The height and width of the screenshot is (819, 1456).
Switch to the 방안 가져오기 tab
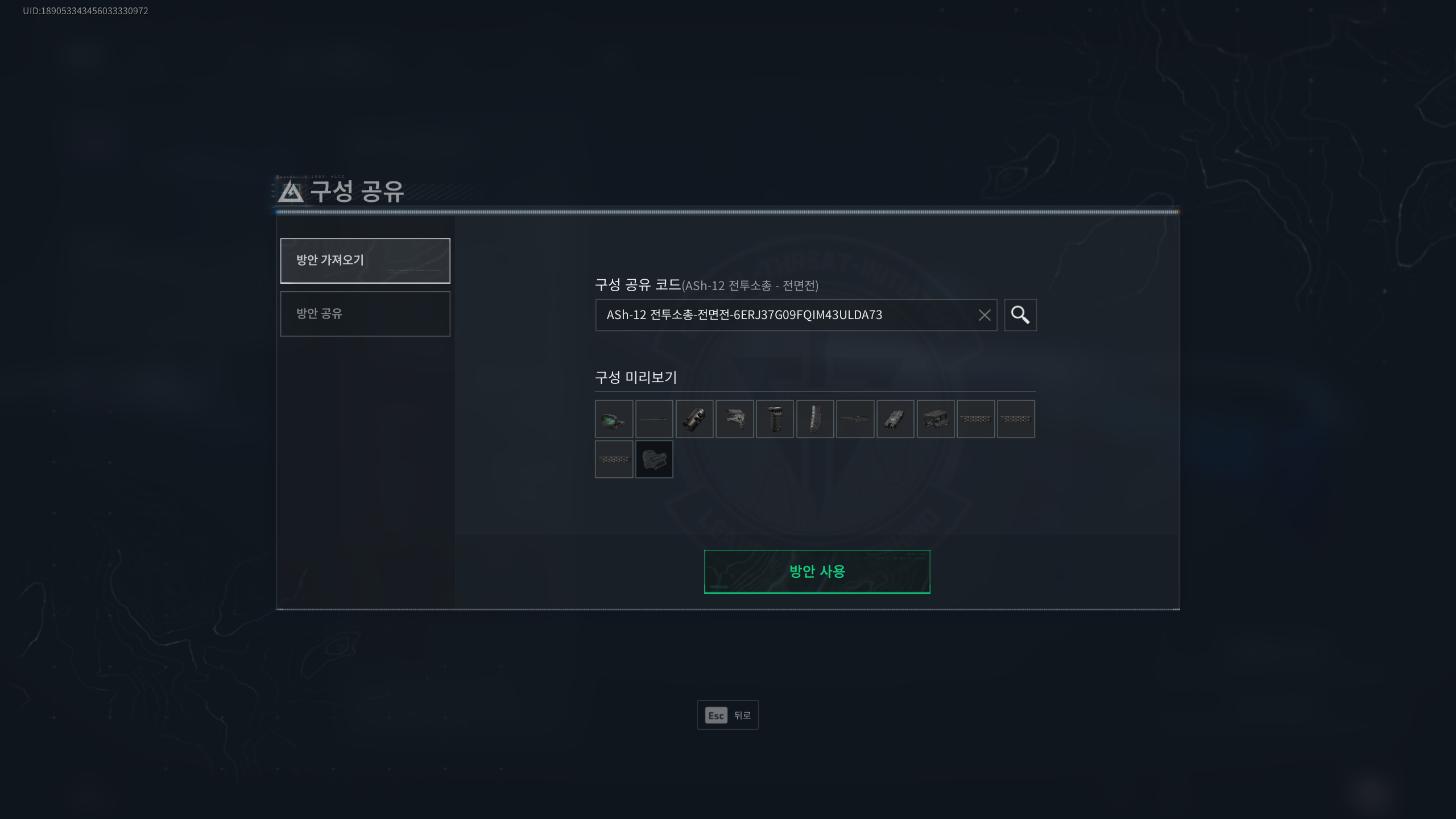pyautogui.click(x=365, y=260)
